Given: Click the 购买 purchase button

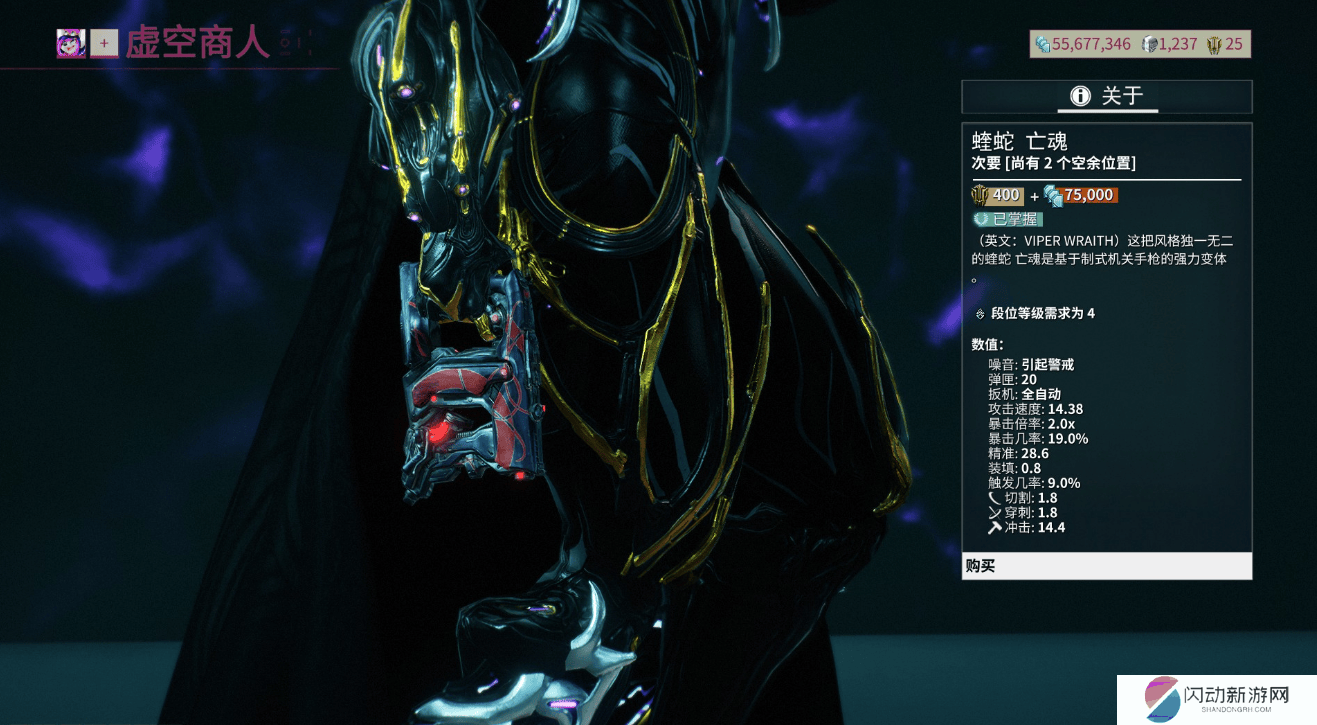Looking at the screenshot, I should [1106, 566].
